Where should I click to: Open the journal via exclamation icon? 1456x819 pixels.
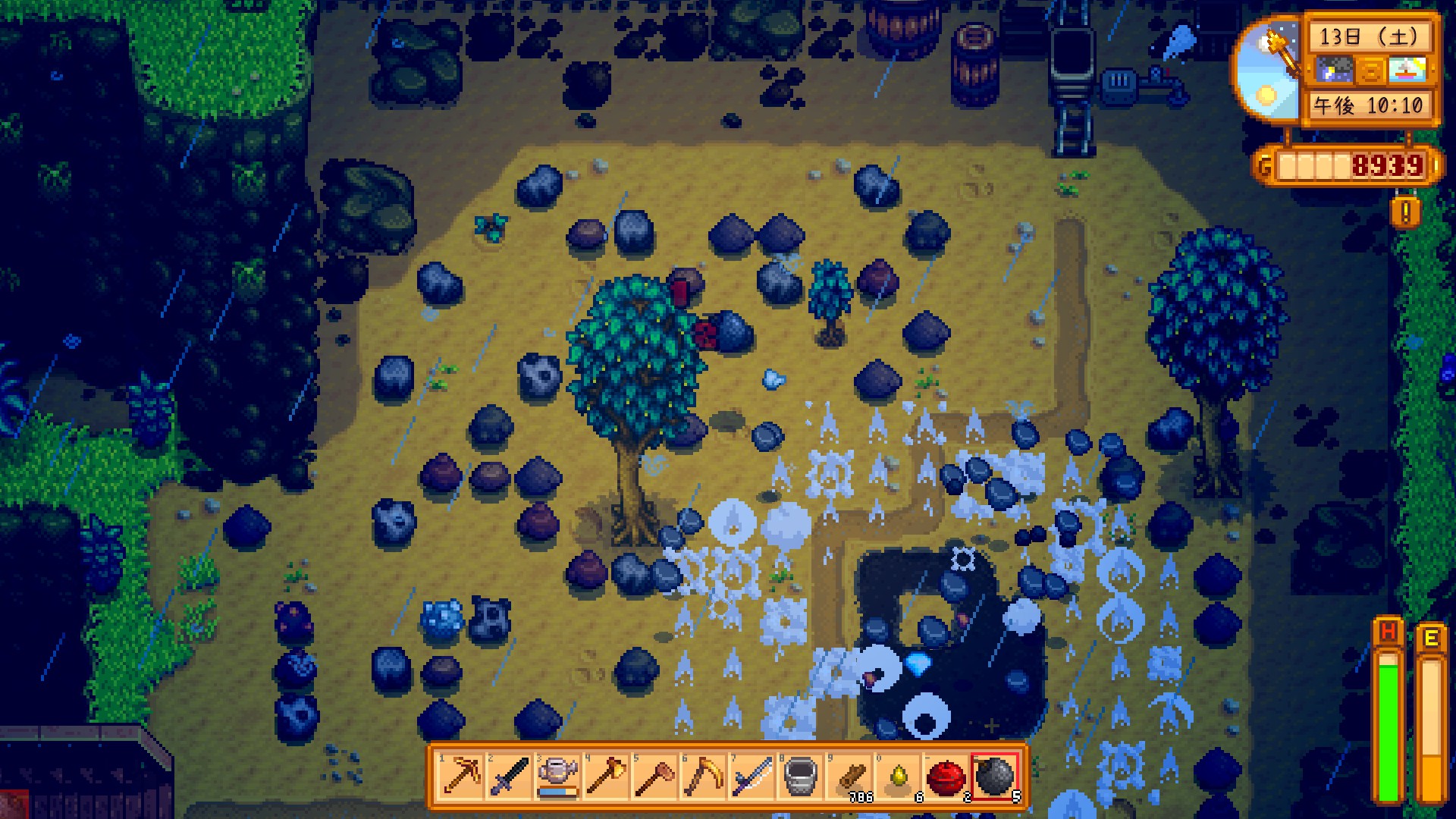[x=1405, y=213]
